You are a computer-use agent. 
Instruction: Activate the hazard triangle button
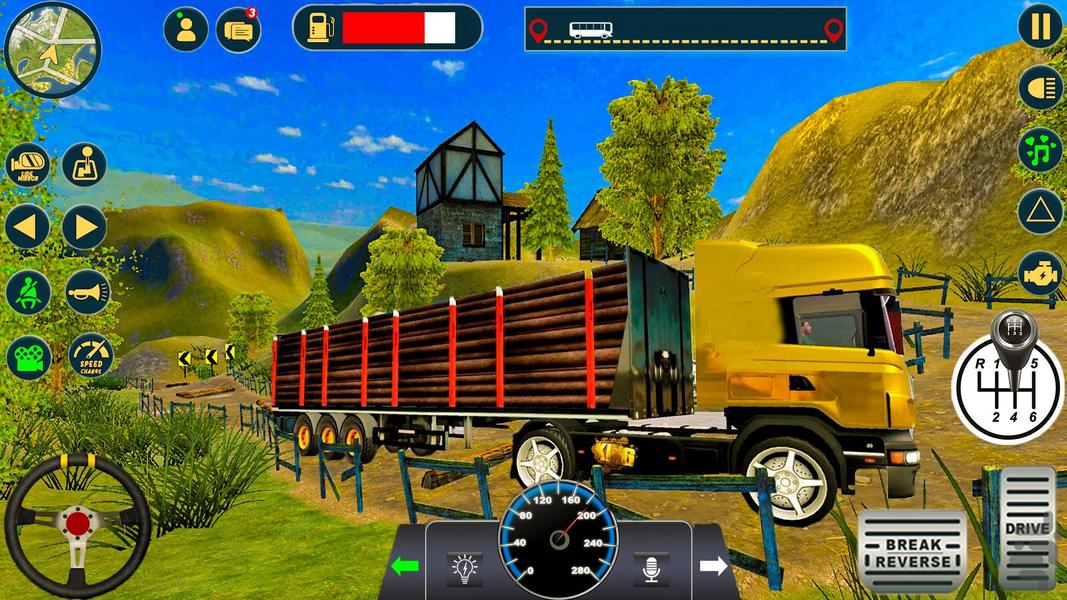pyautogui.click(x=1040, y=212)
